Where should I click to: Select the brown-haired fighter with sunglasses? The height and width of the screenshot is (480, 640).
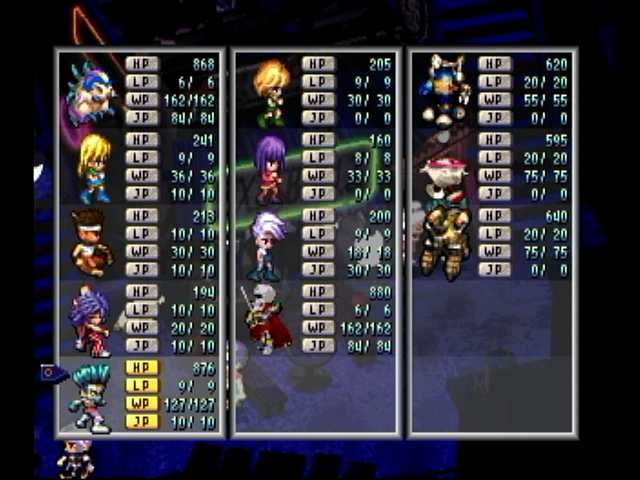(90, 243)
